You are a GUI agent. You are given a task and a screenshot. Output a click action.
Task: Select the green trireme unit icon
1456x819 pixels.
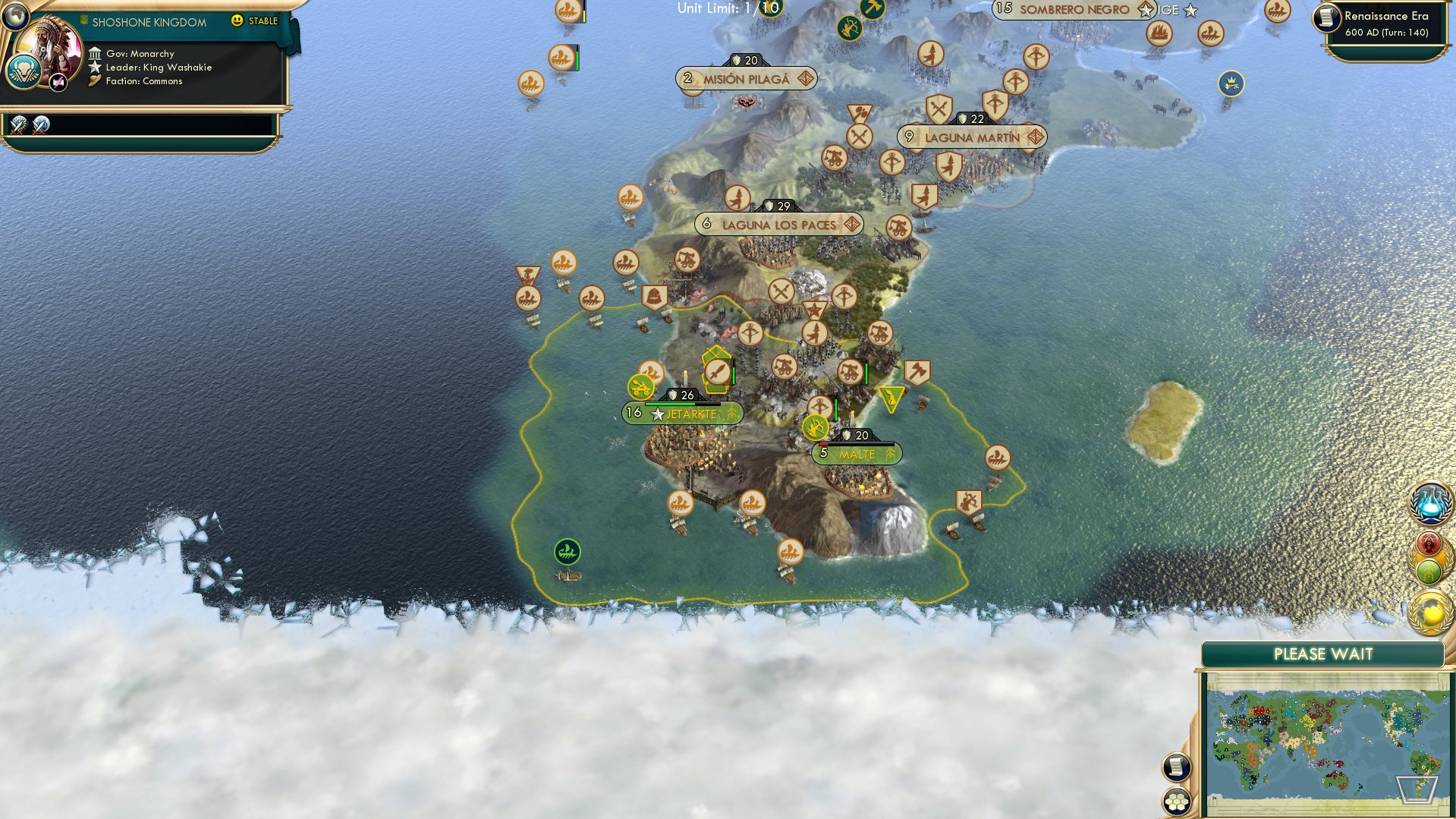pos(566,553)
